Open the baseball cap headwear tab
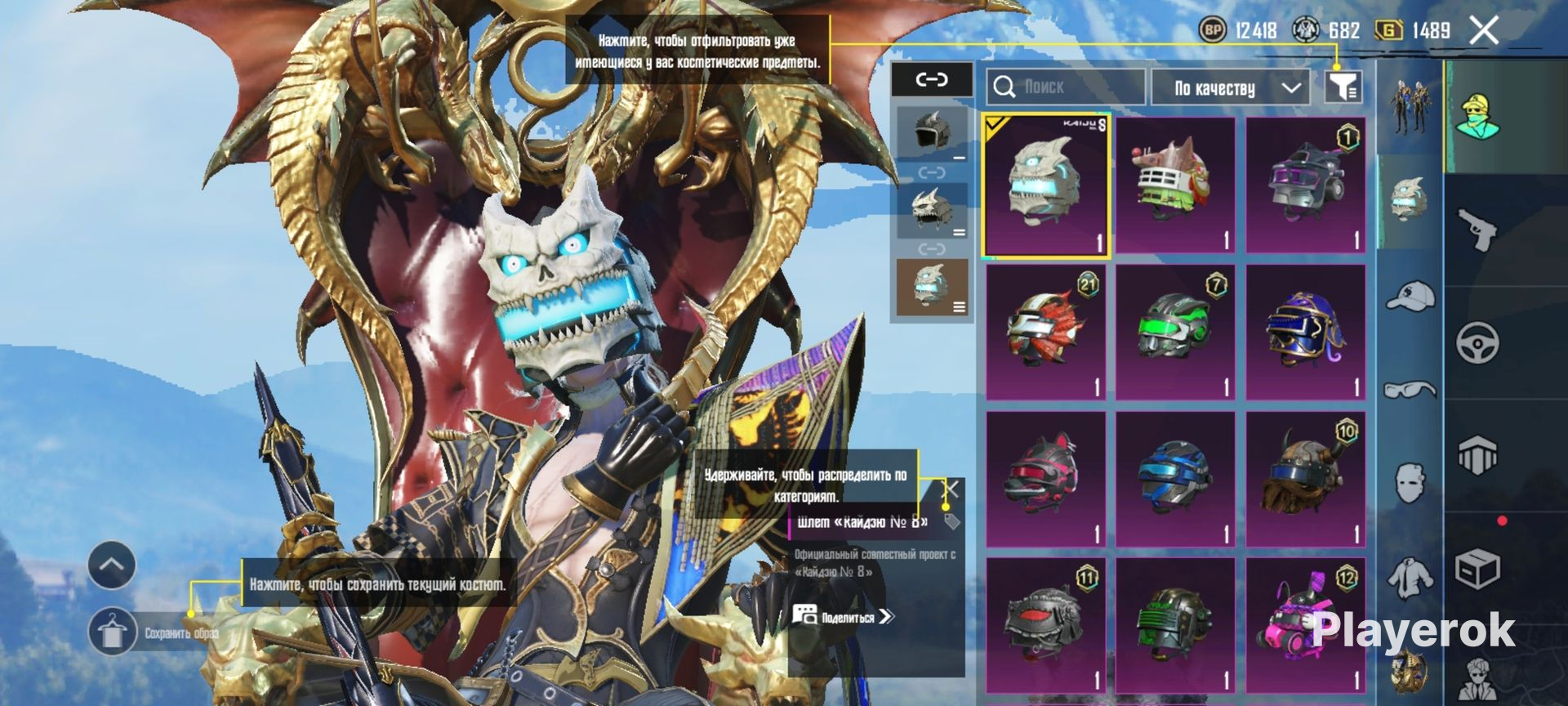Image resolution: width=1568 pixels, height=706 pixels. click(1410, 295)
